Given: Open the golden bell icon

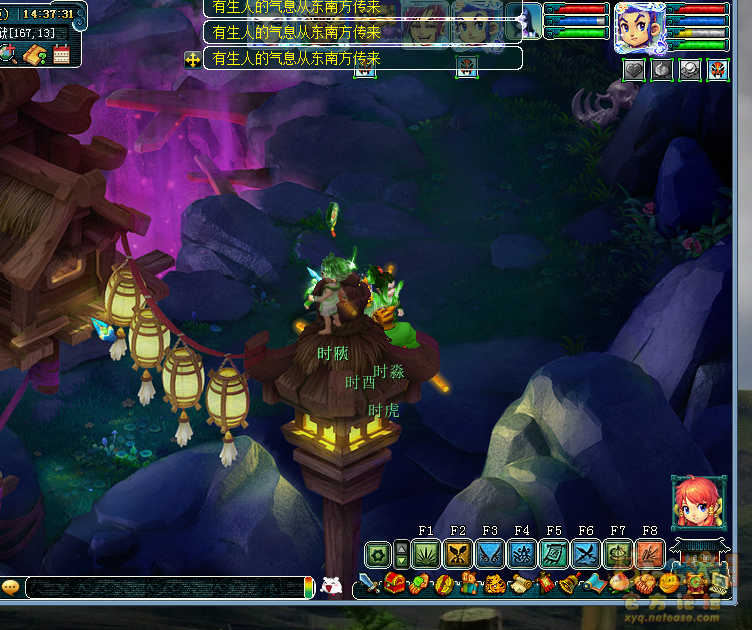Looking at the screenshot, I should coord(568,584).
